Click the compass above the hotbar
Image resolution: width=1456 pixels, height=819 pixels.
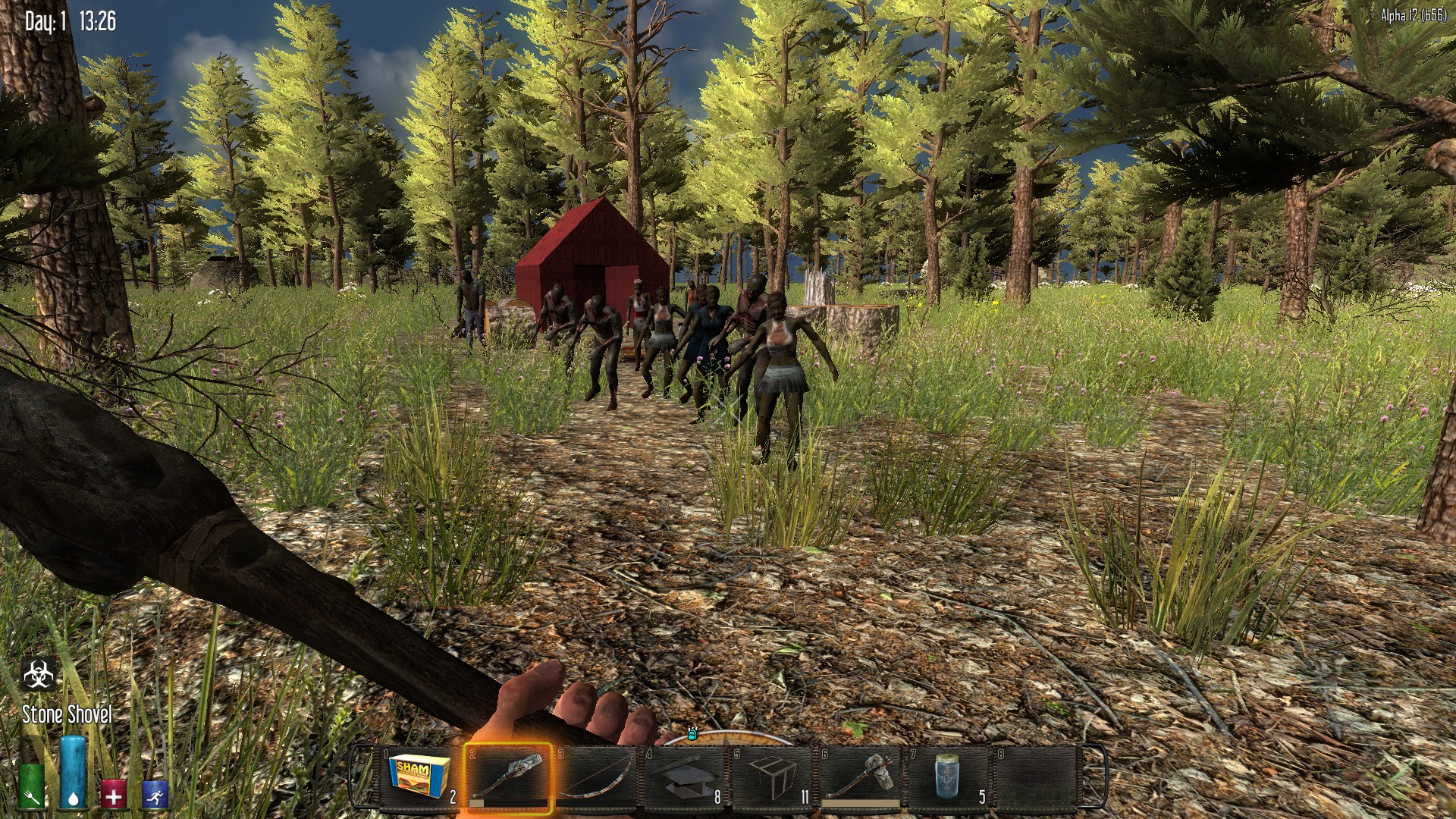[728, 736]
